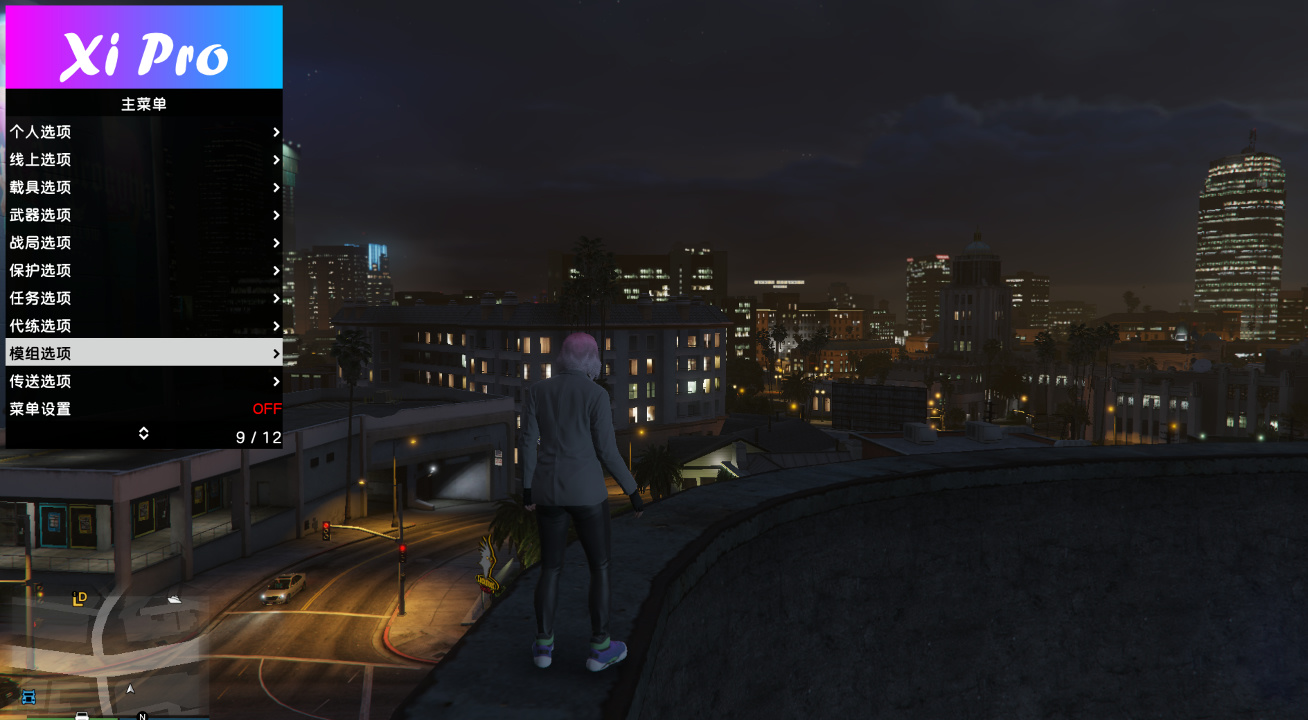The width and height of the screenshot is (1308, 720).
Task: Choose 代练选项 from the list
Action: [143, 326]
